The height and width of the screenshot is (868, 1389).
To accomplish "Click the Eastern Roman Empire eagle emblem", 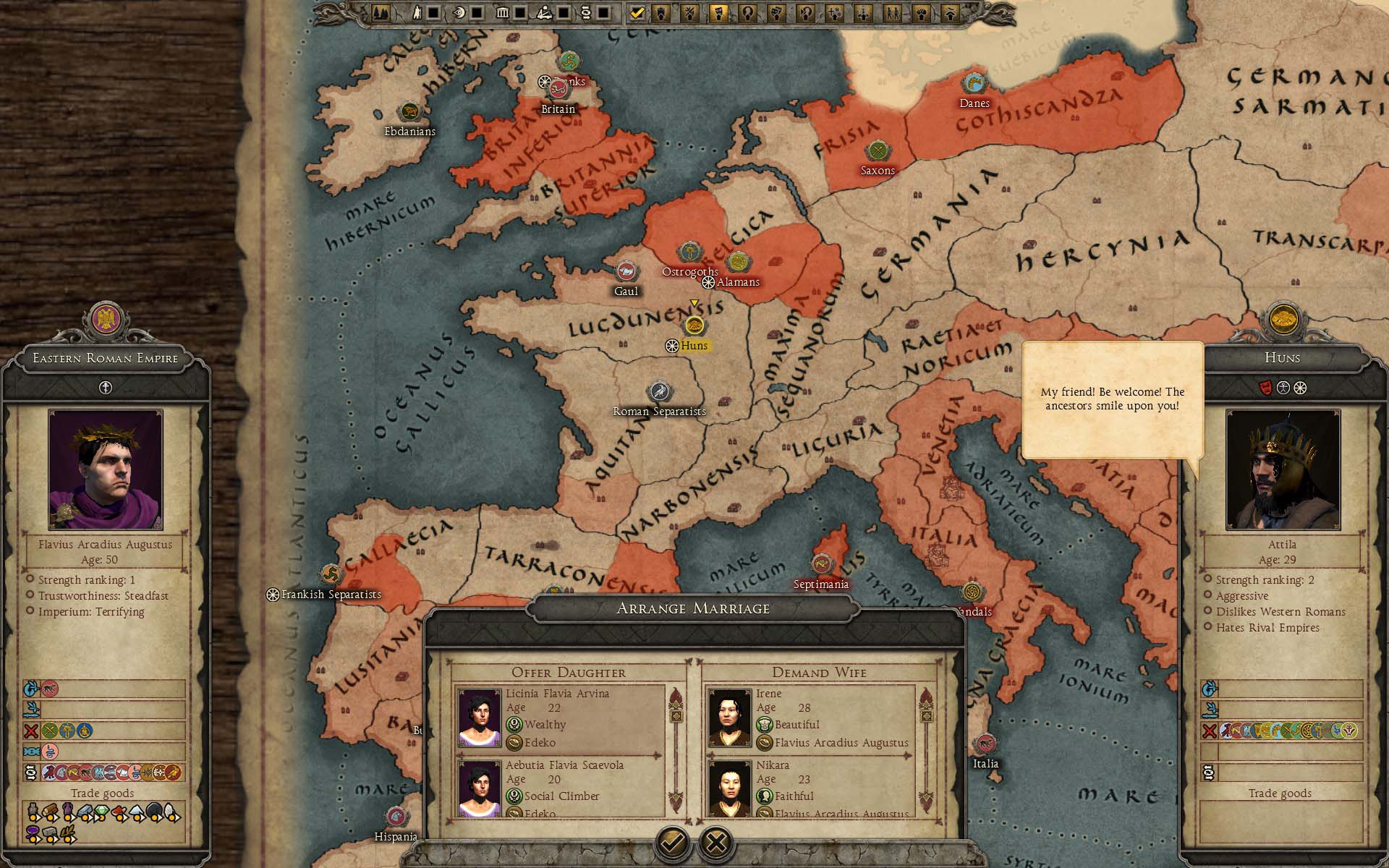I will pyautogui.click(x=106, y=319).
